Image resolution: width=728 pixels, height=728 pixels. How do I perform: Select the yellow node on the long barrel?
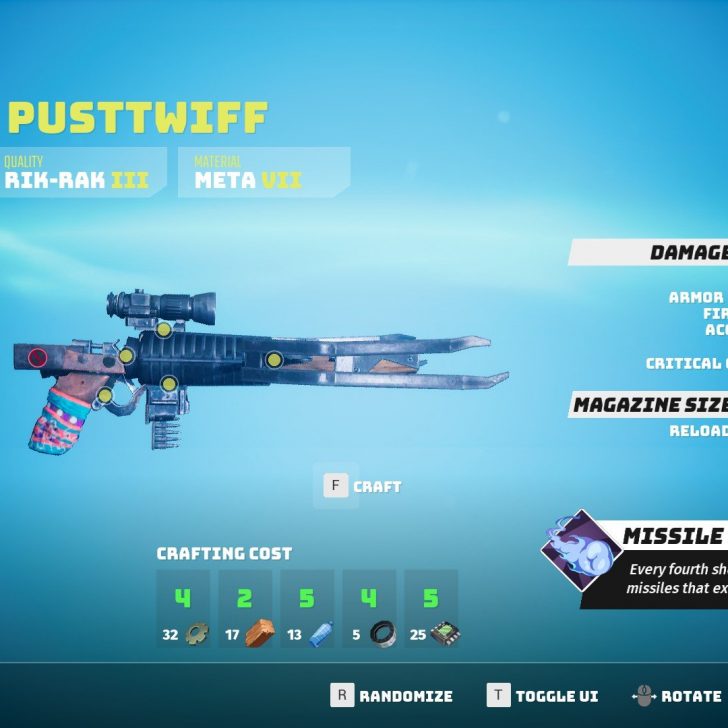(273, 360)
